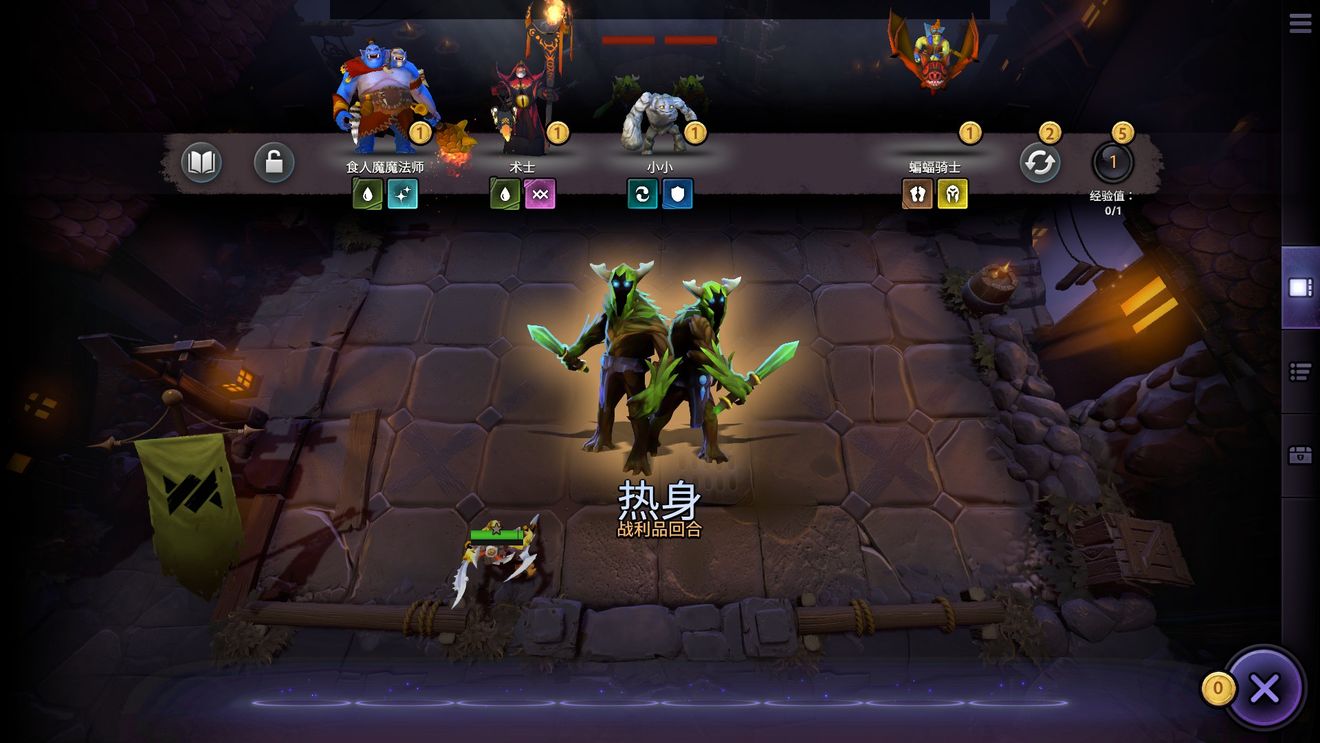
Task: Close the shop with the X button
Action: pos(1264,688)
